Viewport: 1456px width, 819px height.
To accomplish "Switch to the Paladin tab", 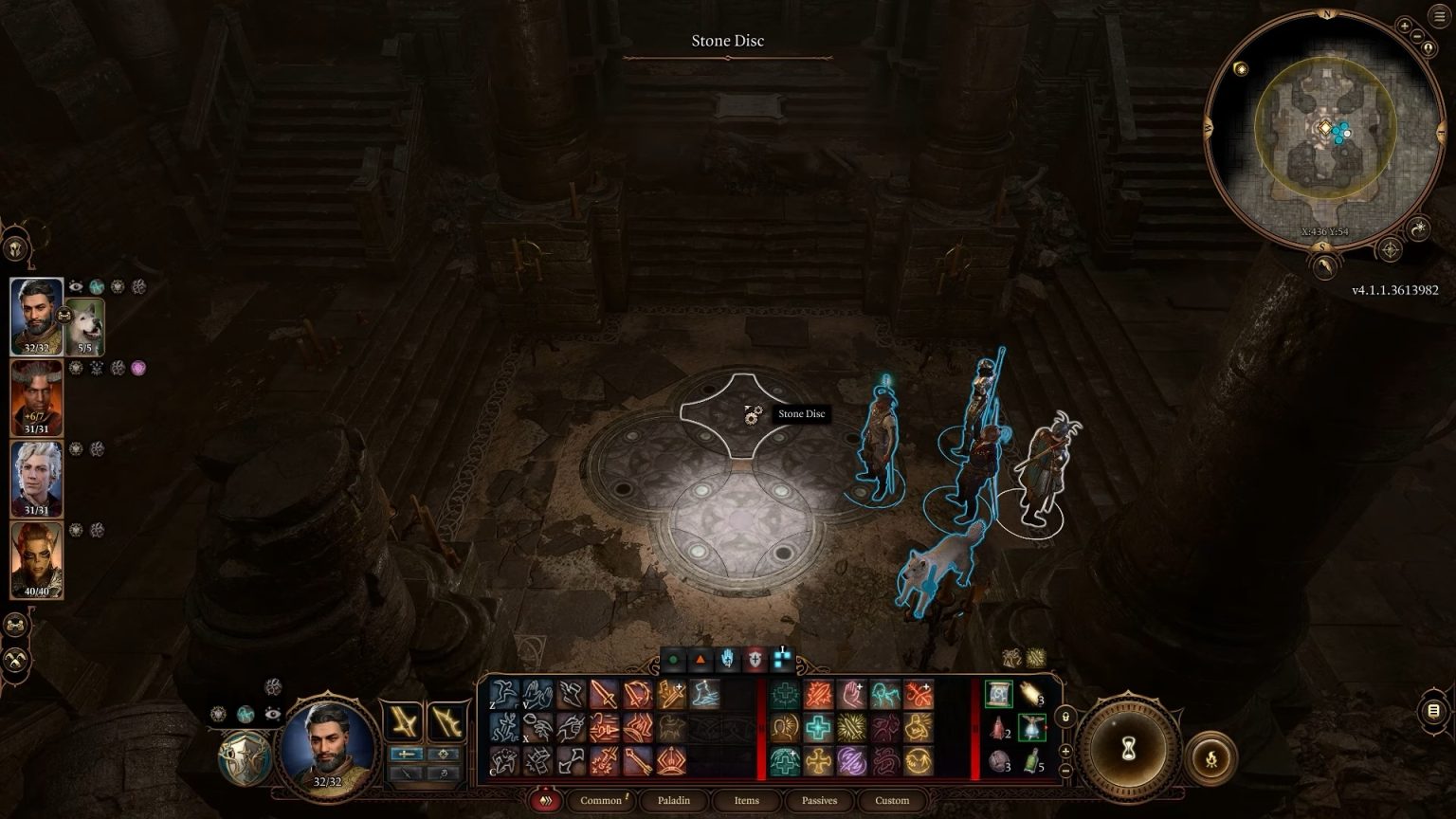I will click(x=673, y=799).
